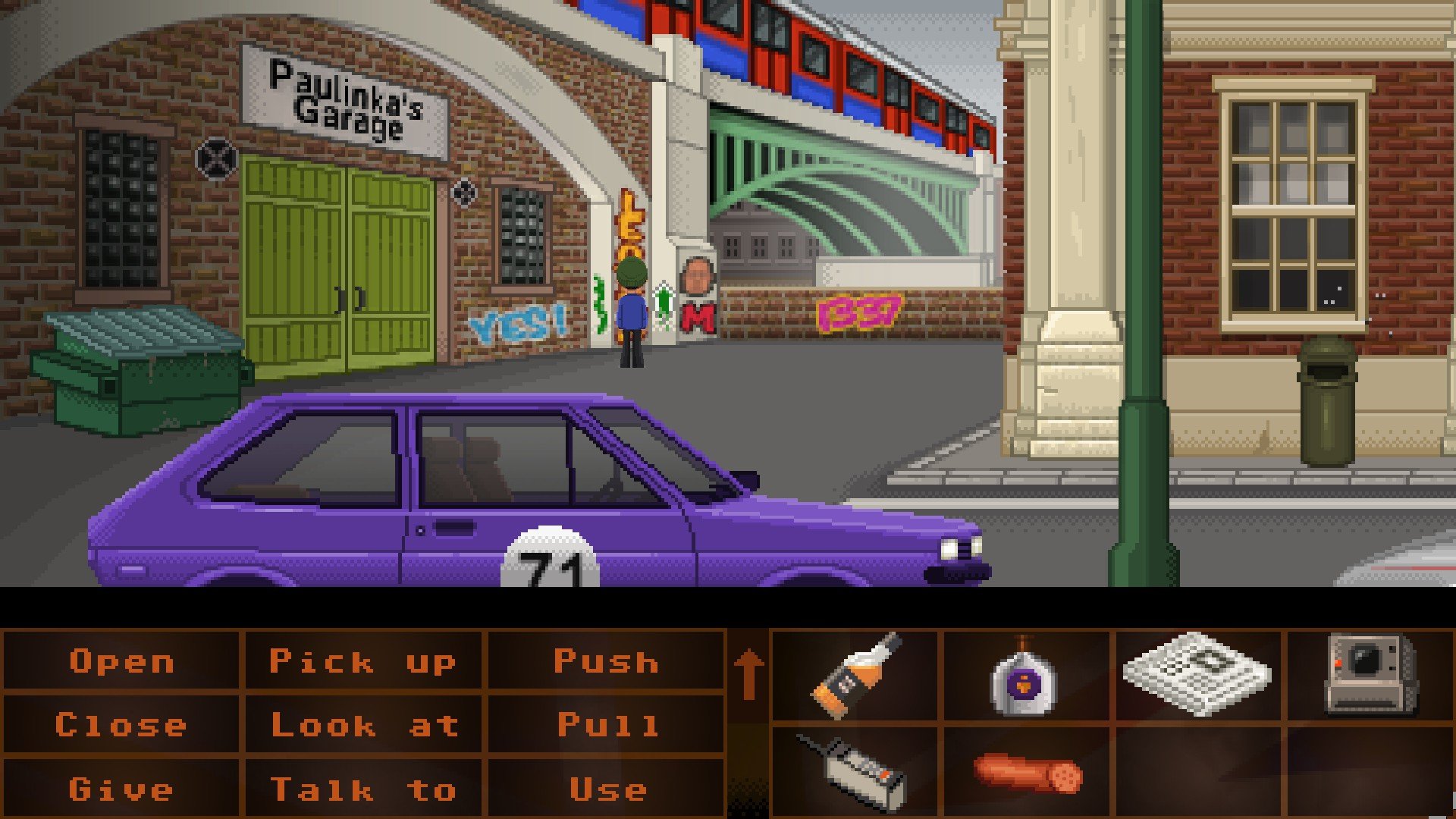The width and height of the screenshot is (1456, 819).
Task: Choose the Pick up verb
Action: (362, 662)
